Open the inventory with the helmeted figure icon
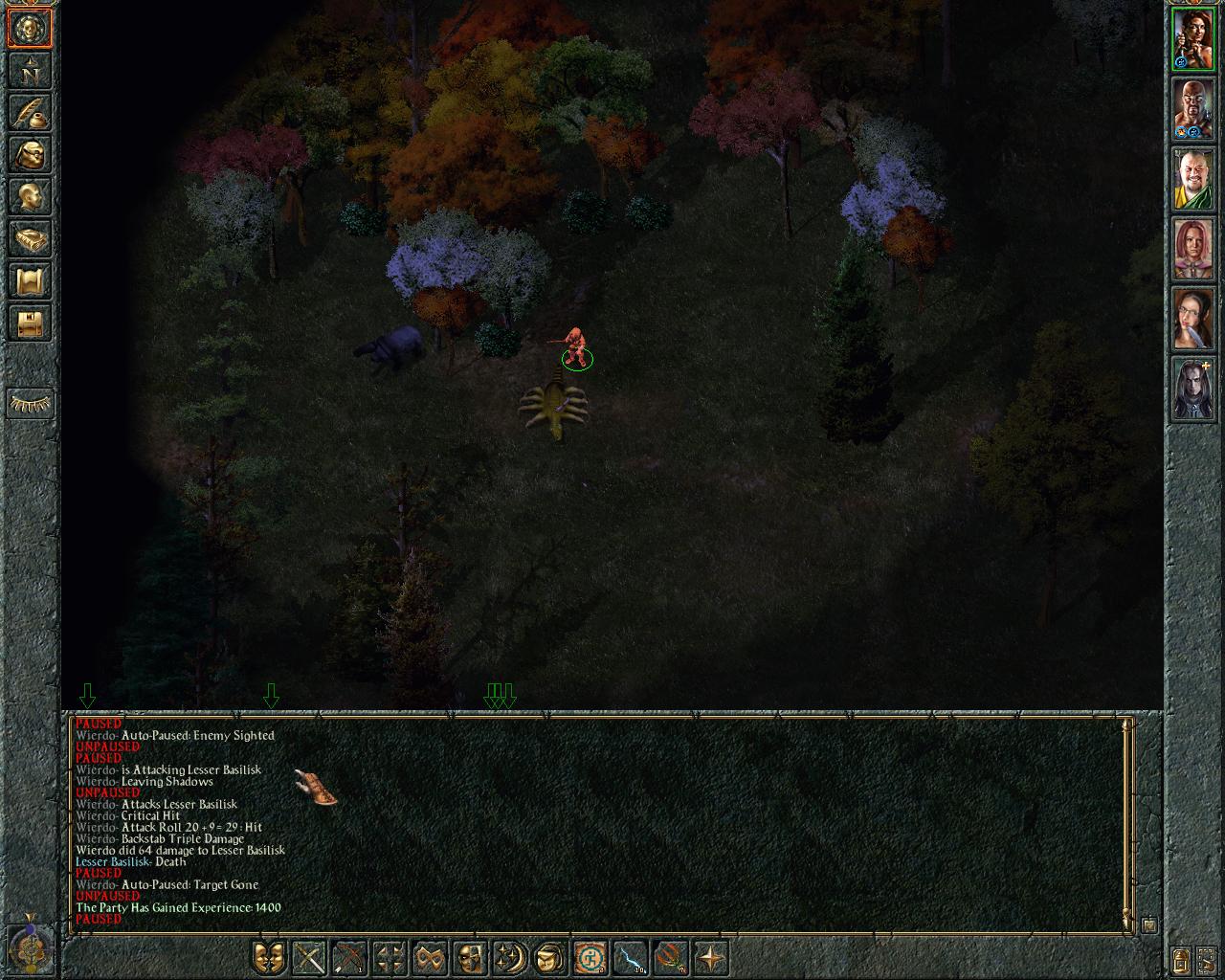Viewport: 1225px width, 980px height. pos(30,155)
